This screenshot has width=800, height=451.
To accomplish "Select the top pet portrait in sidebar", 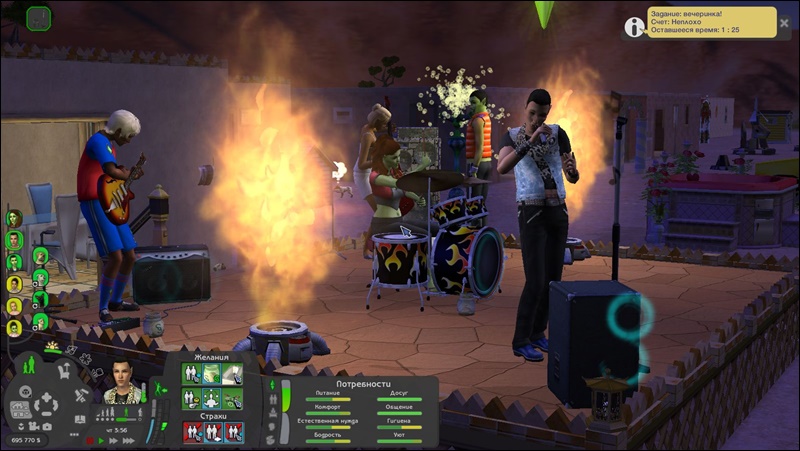I will pyautogui.click(x=40, y=256).
